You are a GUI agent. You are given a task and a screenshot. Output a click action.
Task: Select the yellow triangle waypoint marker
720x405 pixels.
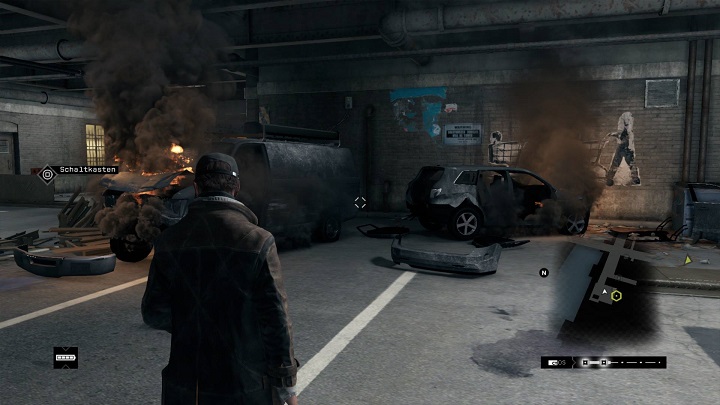[x=687, y=260]
